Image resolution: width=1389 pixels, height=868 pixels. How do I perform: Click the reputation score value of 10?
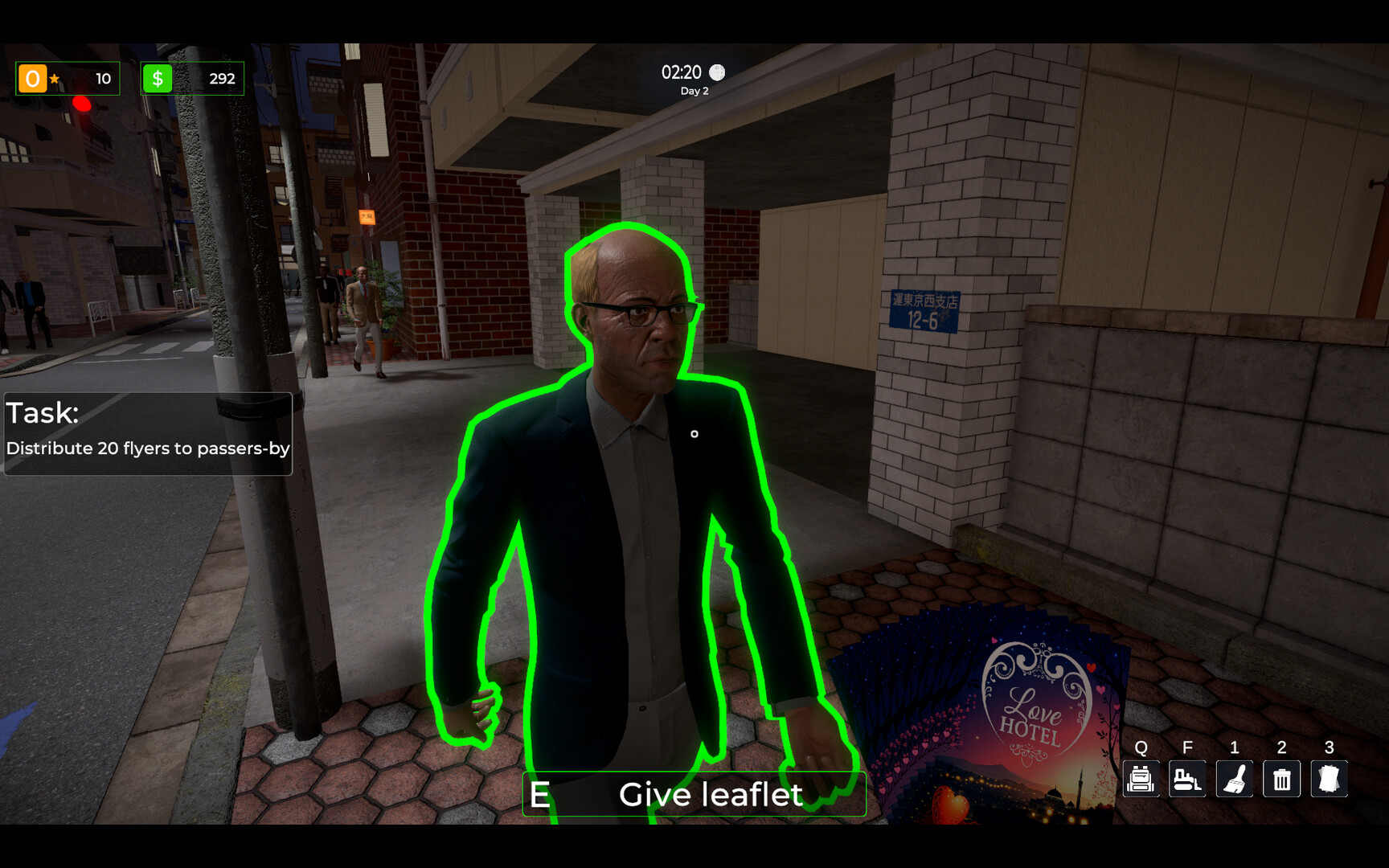point(103,78)
